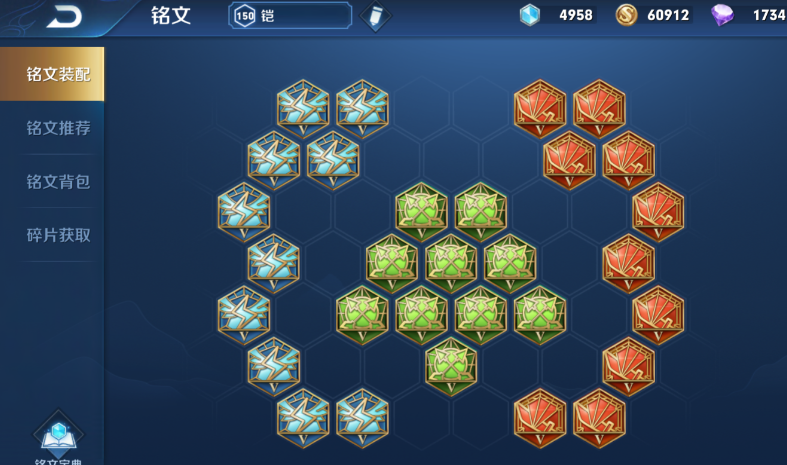
Task: Click the pencil icon to rename the page
Action: coord(375,16)
